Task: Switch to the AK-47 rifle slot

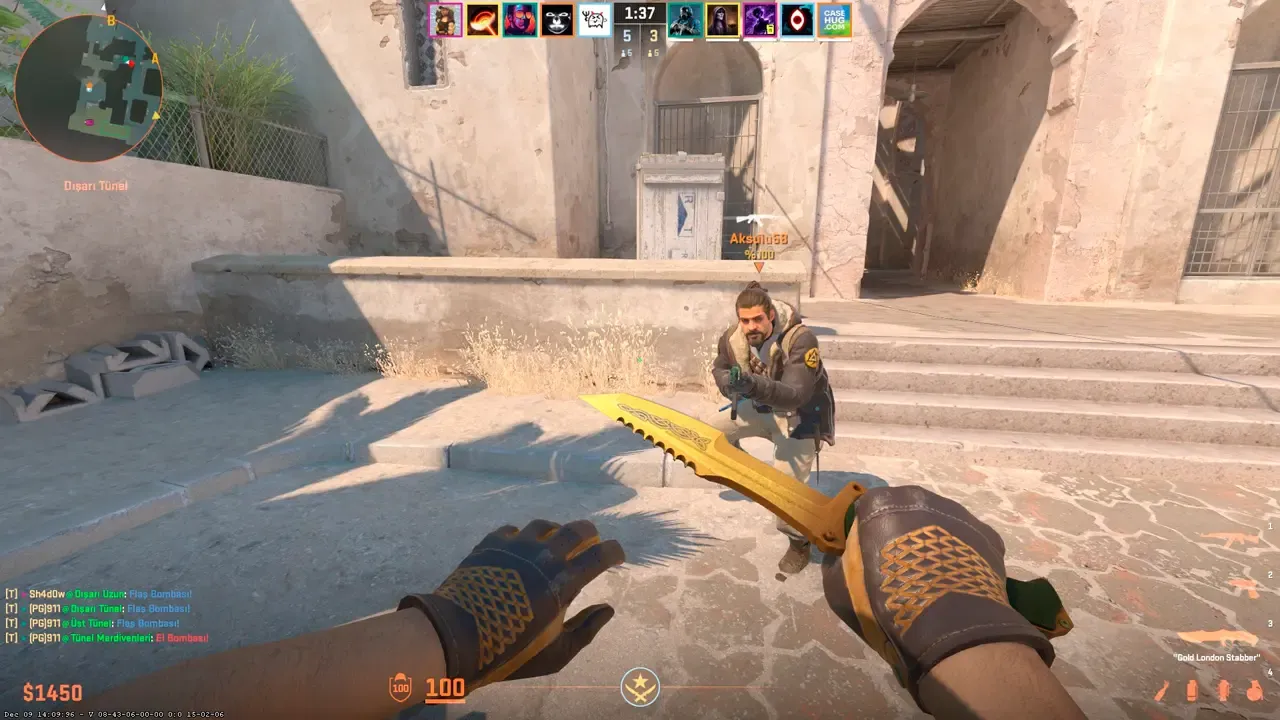Action: pyautogui.click(x=1231, y=541)
